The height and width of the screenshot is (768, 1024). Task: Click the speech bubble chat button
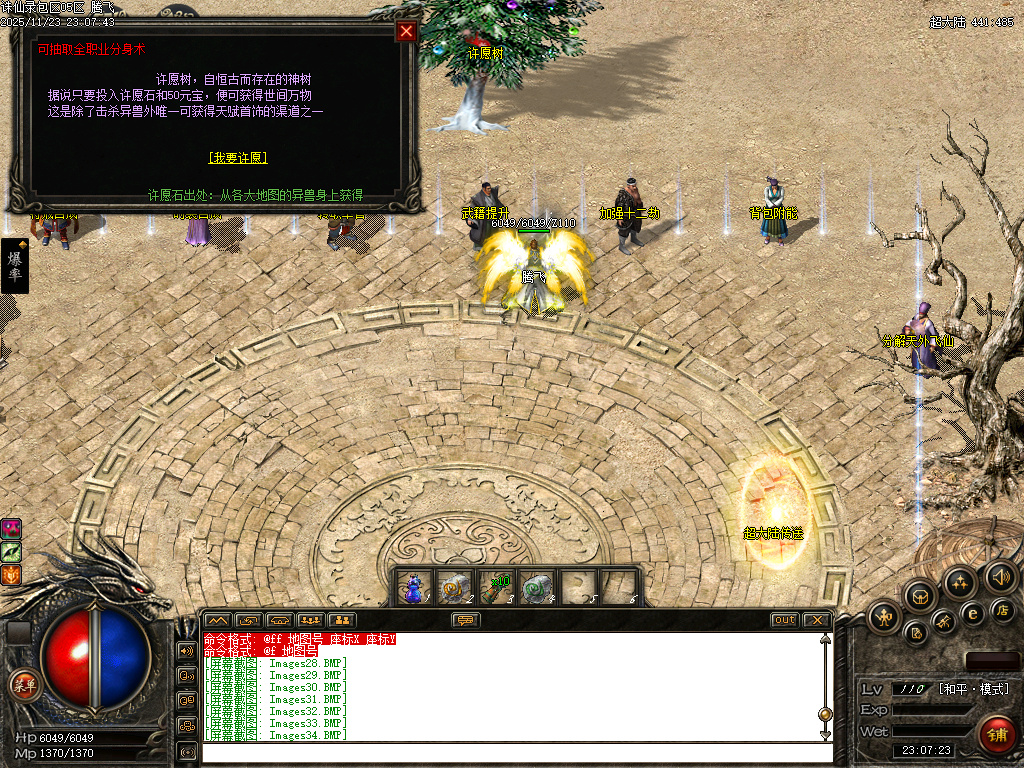[466, 620]
